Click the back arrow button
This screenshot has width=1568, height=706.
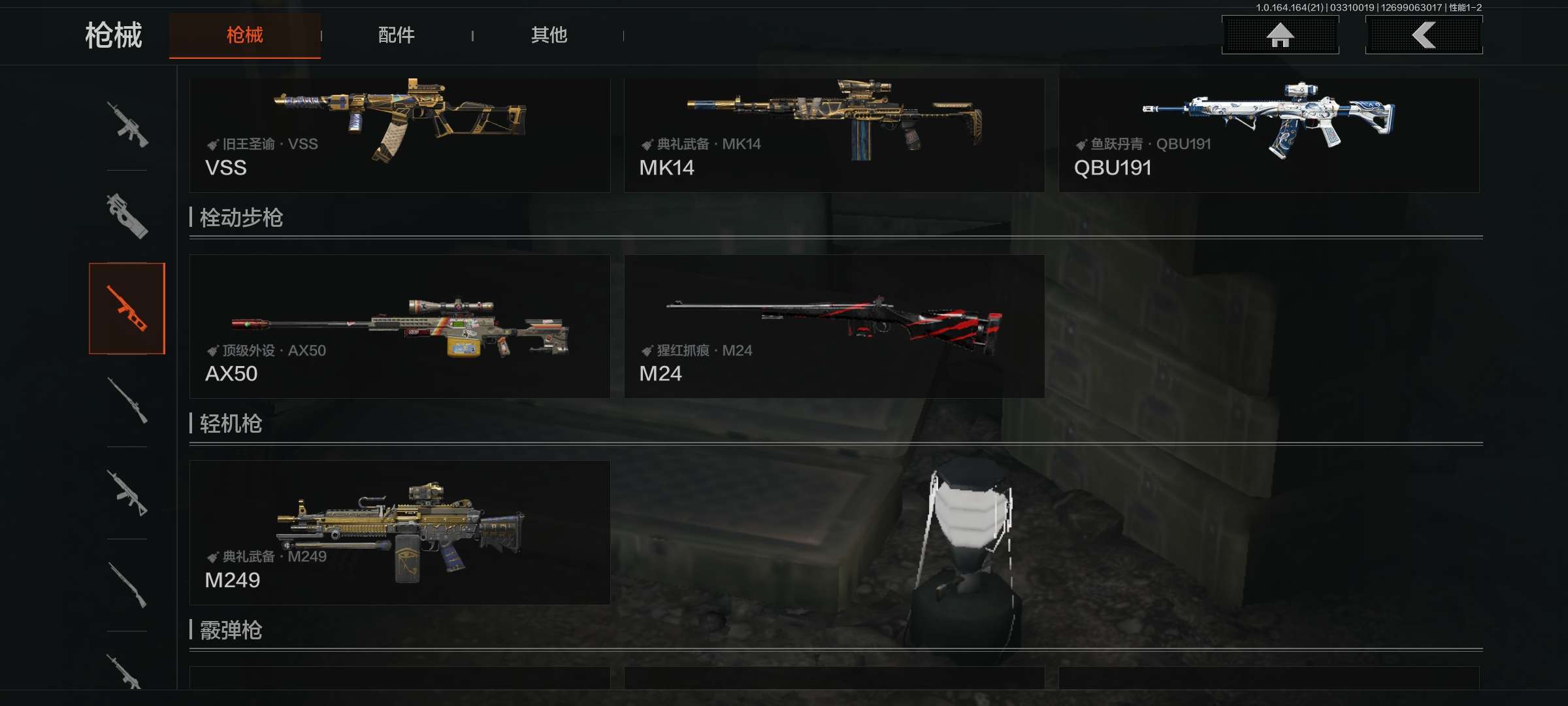pos(1424,35)
